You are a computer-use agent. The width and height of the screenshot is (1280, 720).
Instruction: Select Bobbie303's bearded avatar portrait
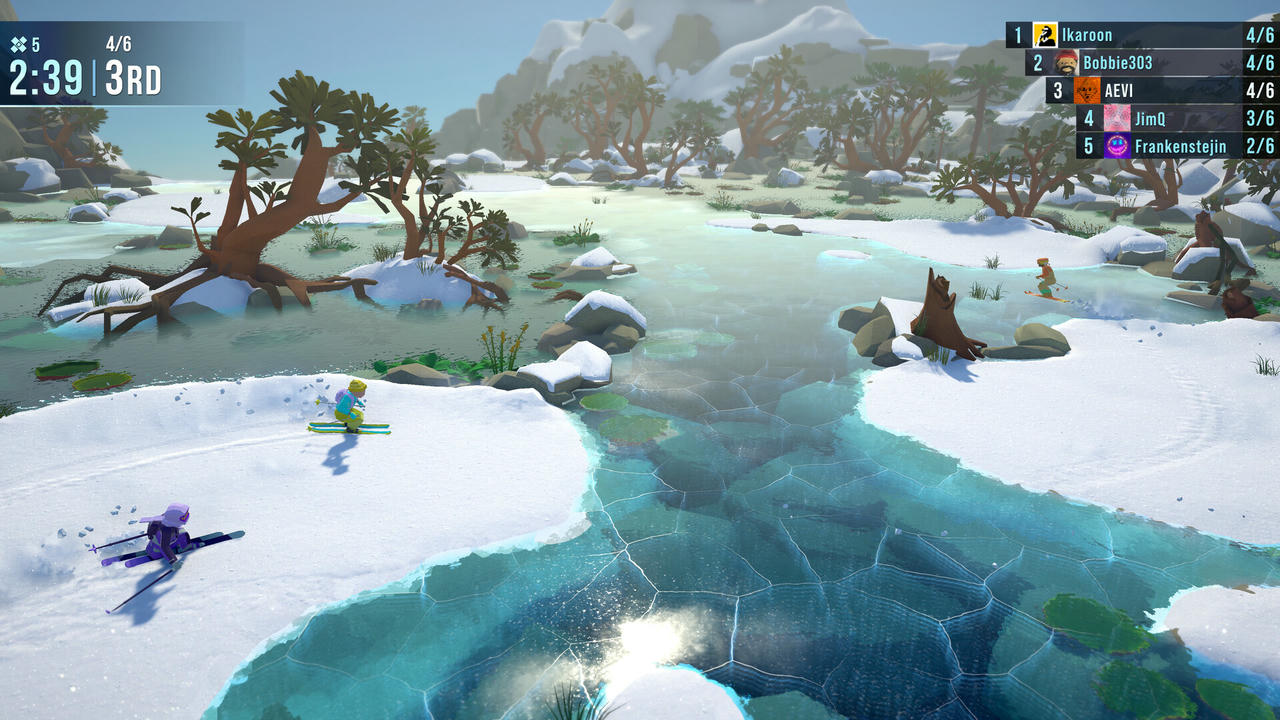pos(1068,62)
